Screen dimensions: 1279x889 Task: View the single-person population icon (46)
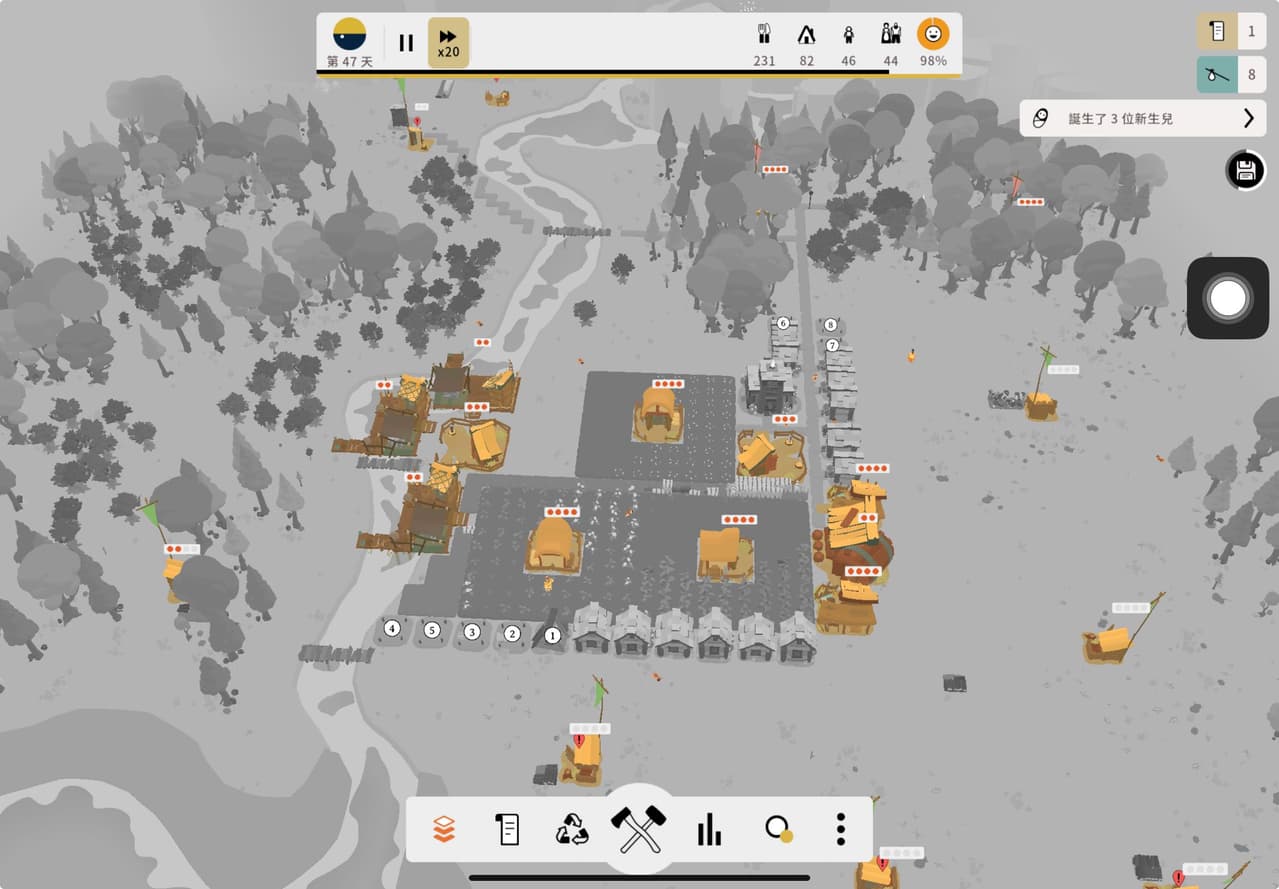coord(848,42)
